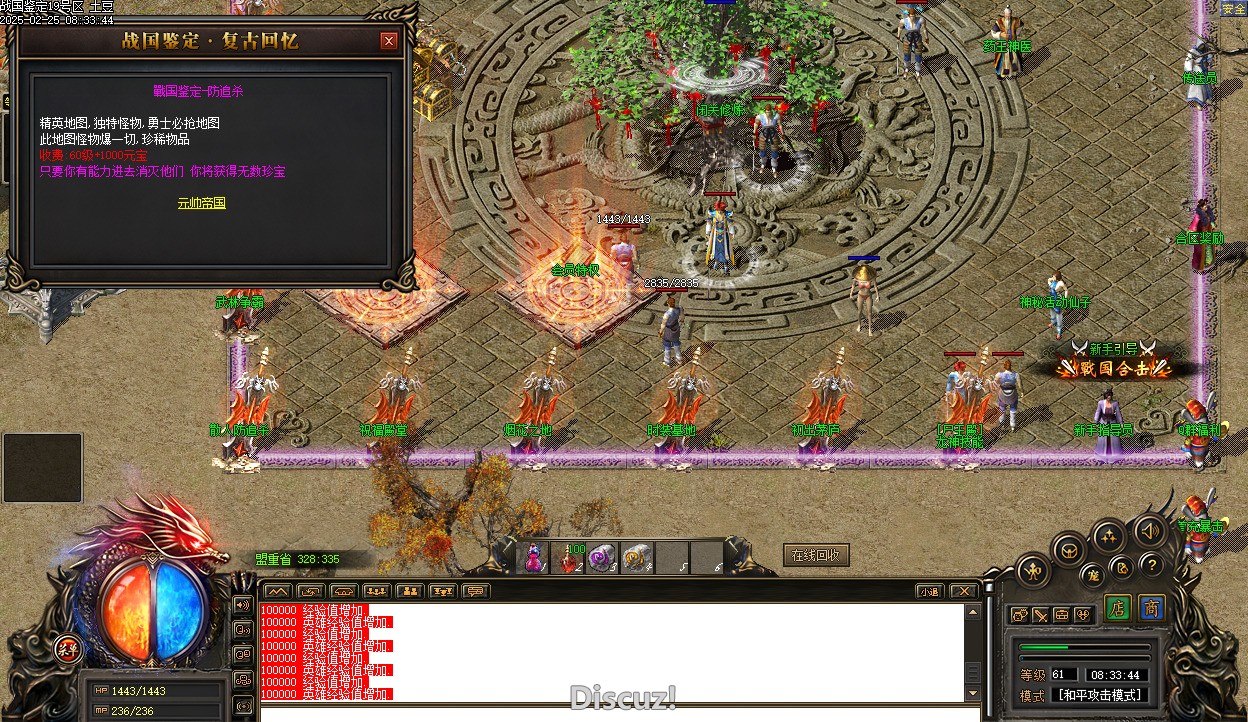Click the chat panel's X close button

click(x=962, y=591)
